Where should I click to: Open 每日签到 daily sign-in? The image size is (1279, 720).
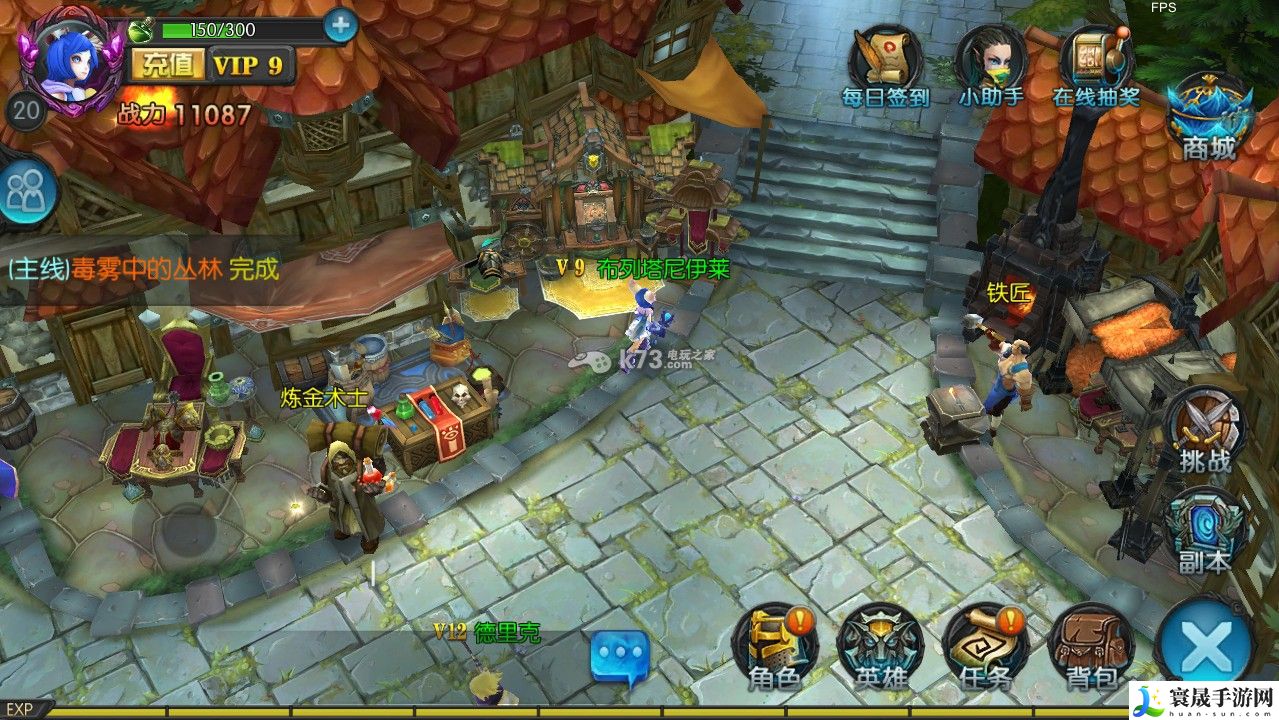tap(885, 65)
